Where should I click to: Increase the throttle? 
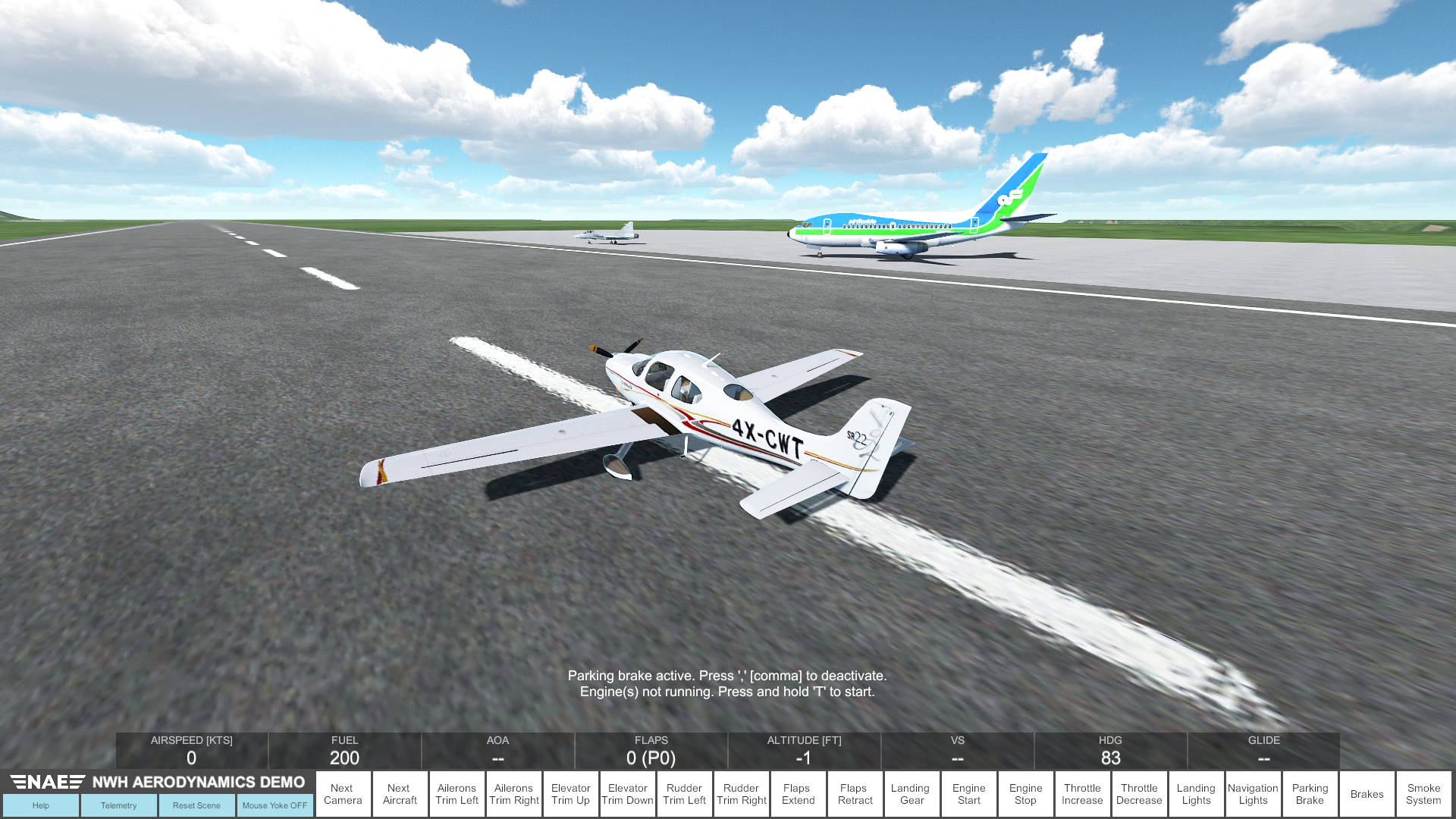[1082, 793]
